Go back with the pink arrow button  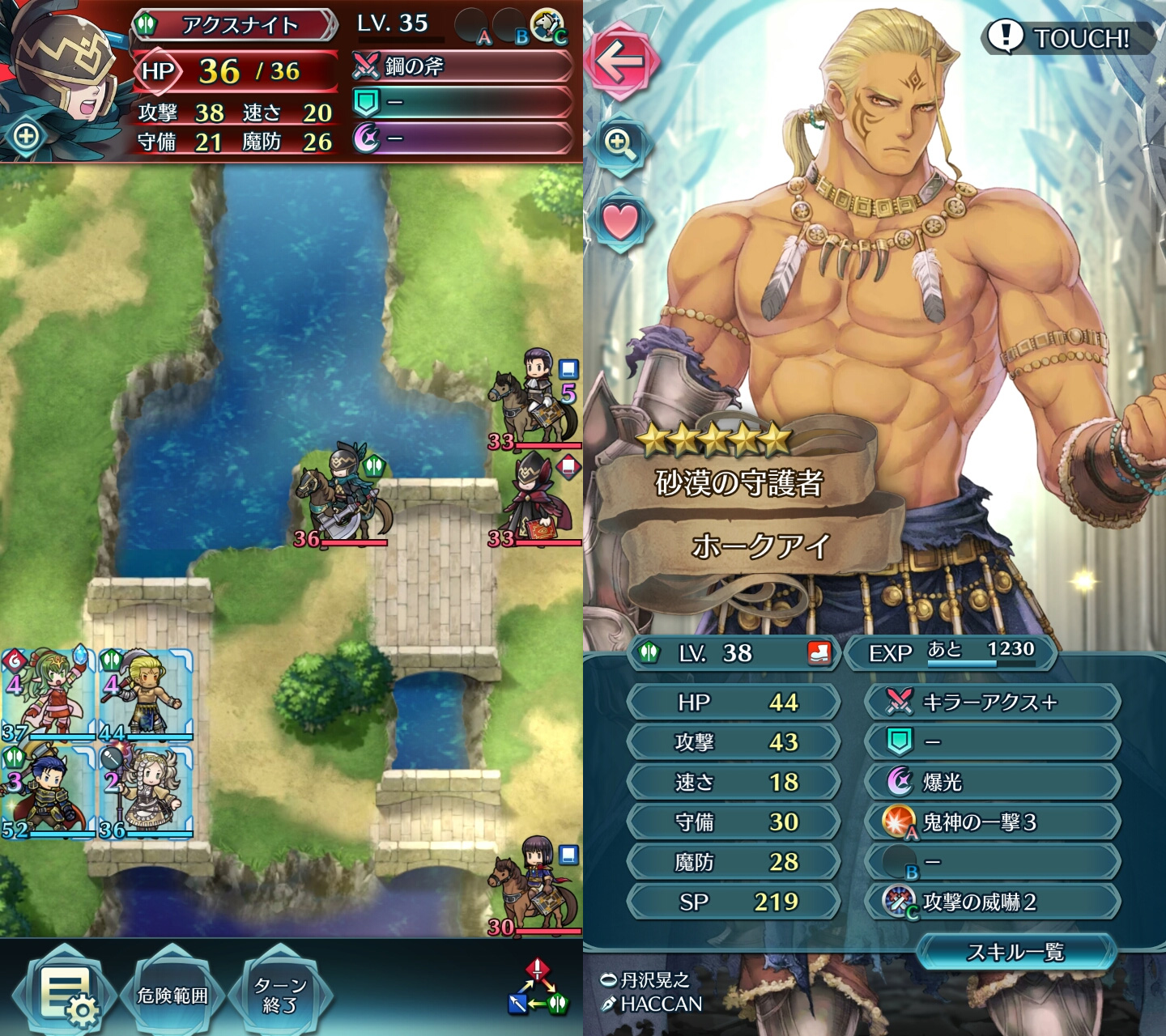pyautogui.click(x=619, y=61)
